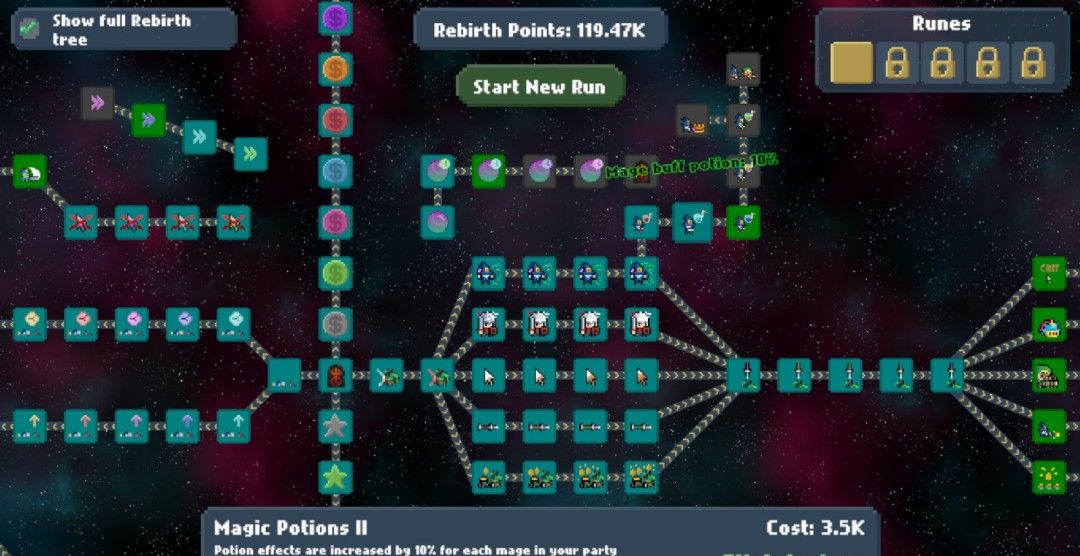Click the green helmet node
The width and height of the screenshot is (1080, 556).
point(30,171)
